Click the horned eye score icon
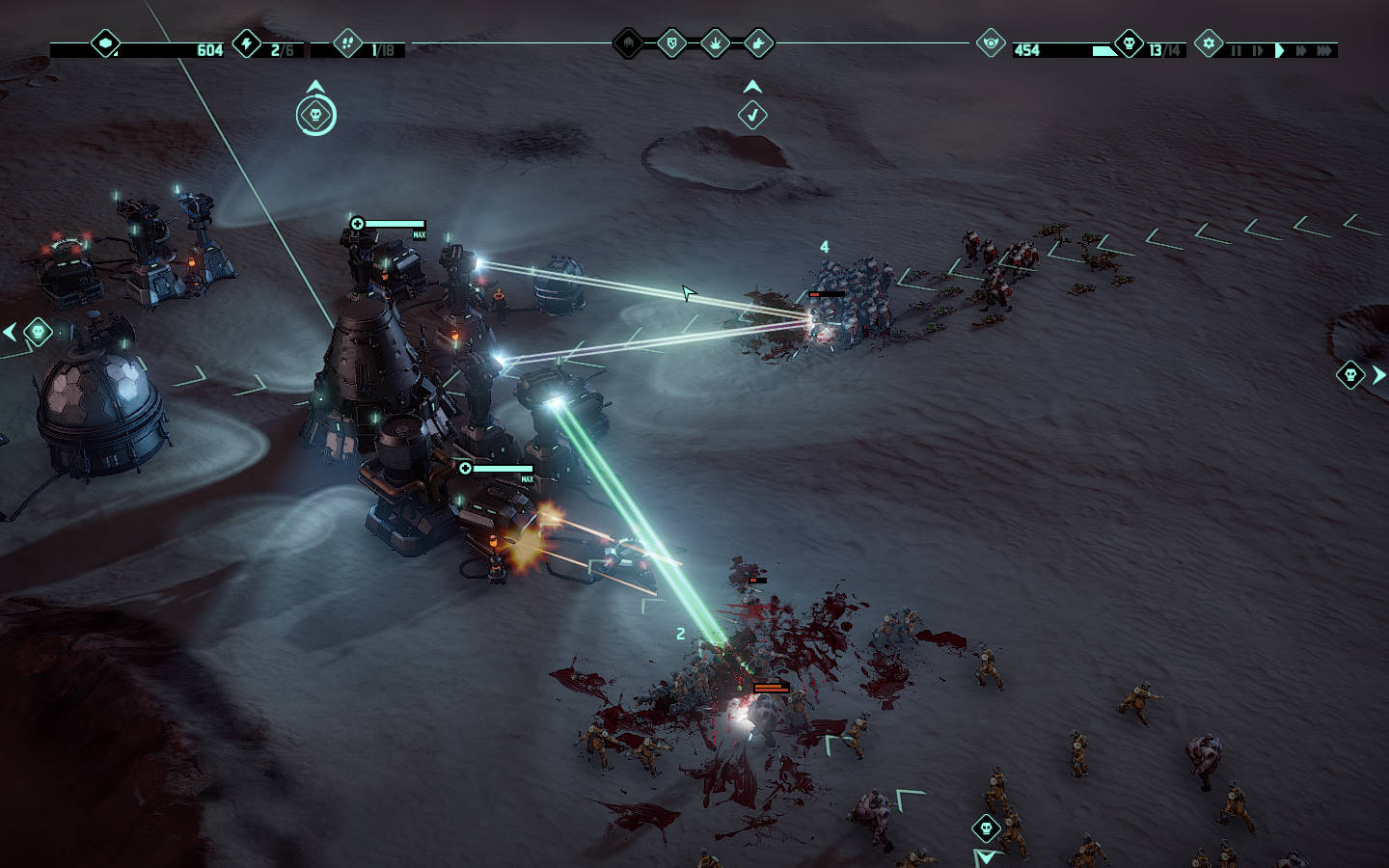 (990, 43)
